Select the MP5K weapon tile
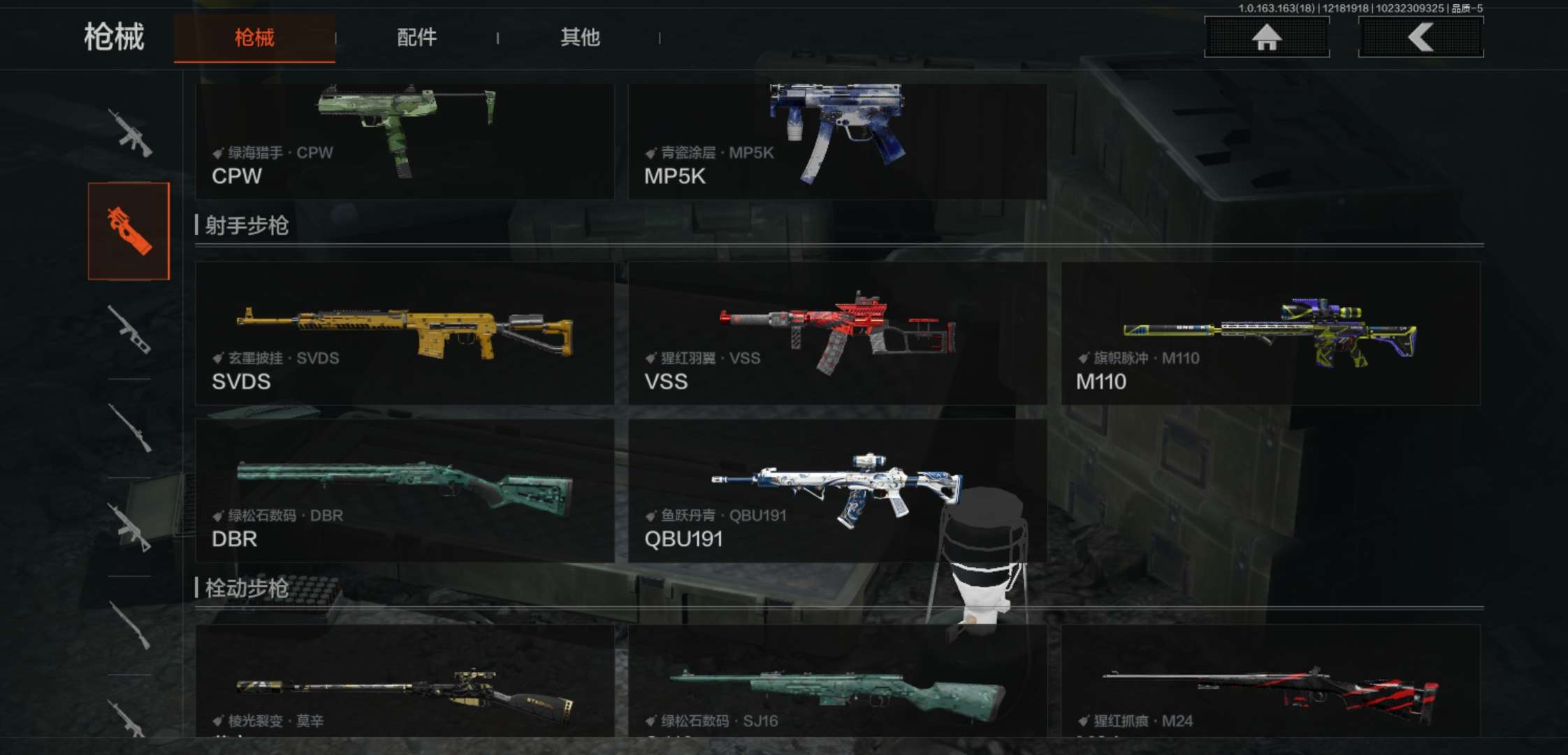This screenshot has height=755, width=1568. [x=837, y=141]
